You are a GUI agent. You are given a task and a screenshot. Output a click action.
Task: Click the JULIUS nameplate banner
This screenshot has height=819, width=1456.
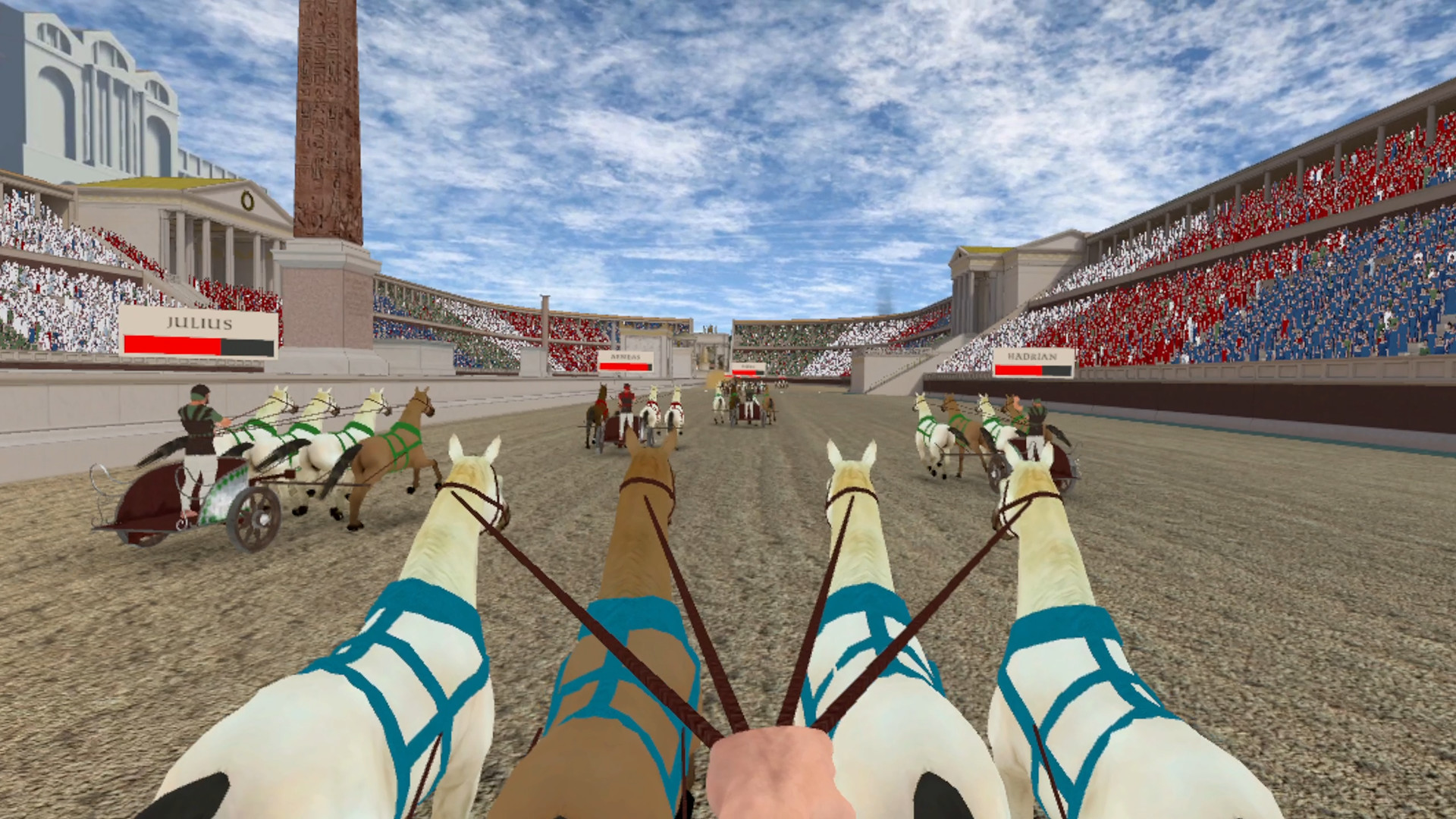[198, 324]
